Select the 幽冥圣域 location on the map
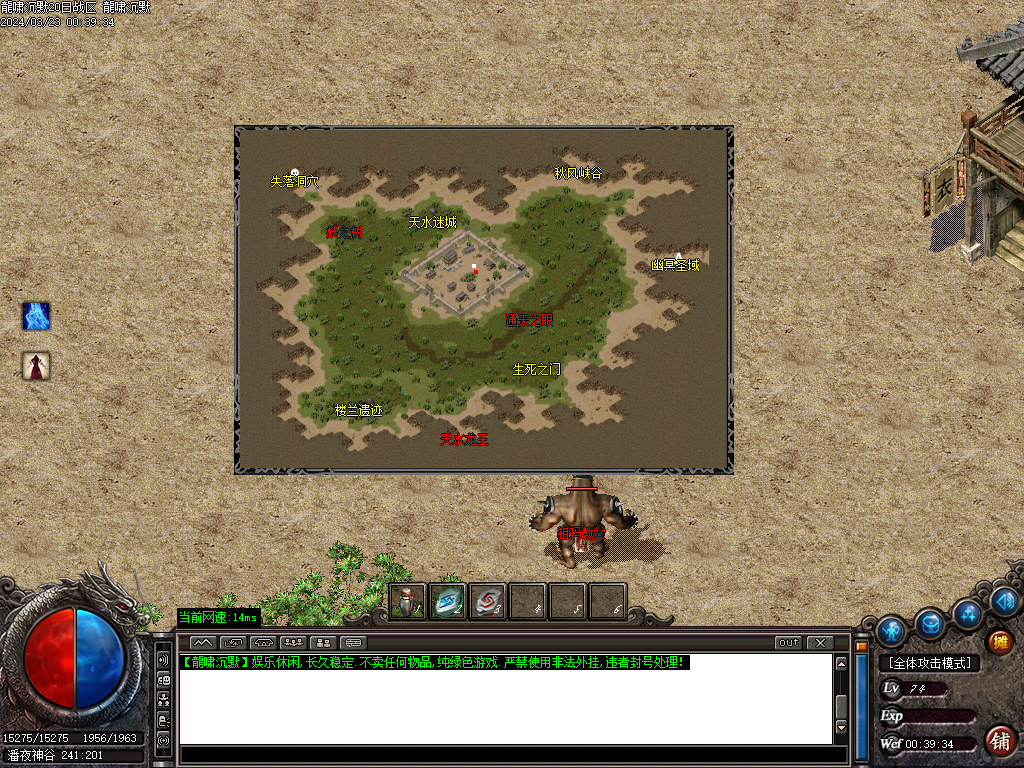The image size is (1024, 768). tap(675, 265)
